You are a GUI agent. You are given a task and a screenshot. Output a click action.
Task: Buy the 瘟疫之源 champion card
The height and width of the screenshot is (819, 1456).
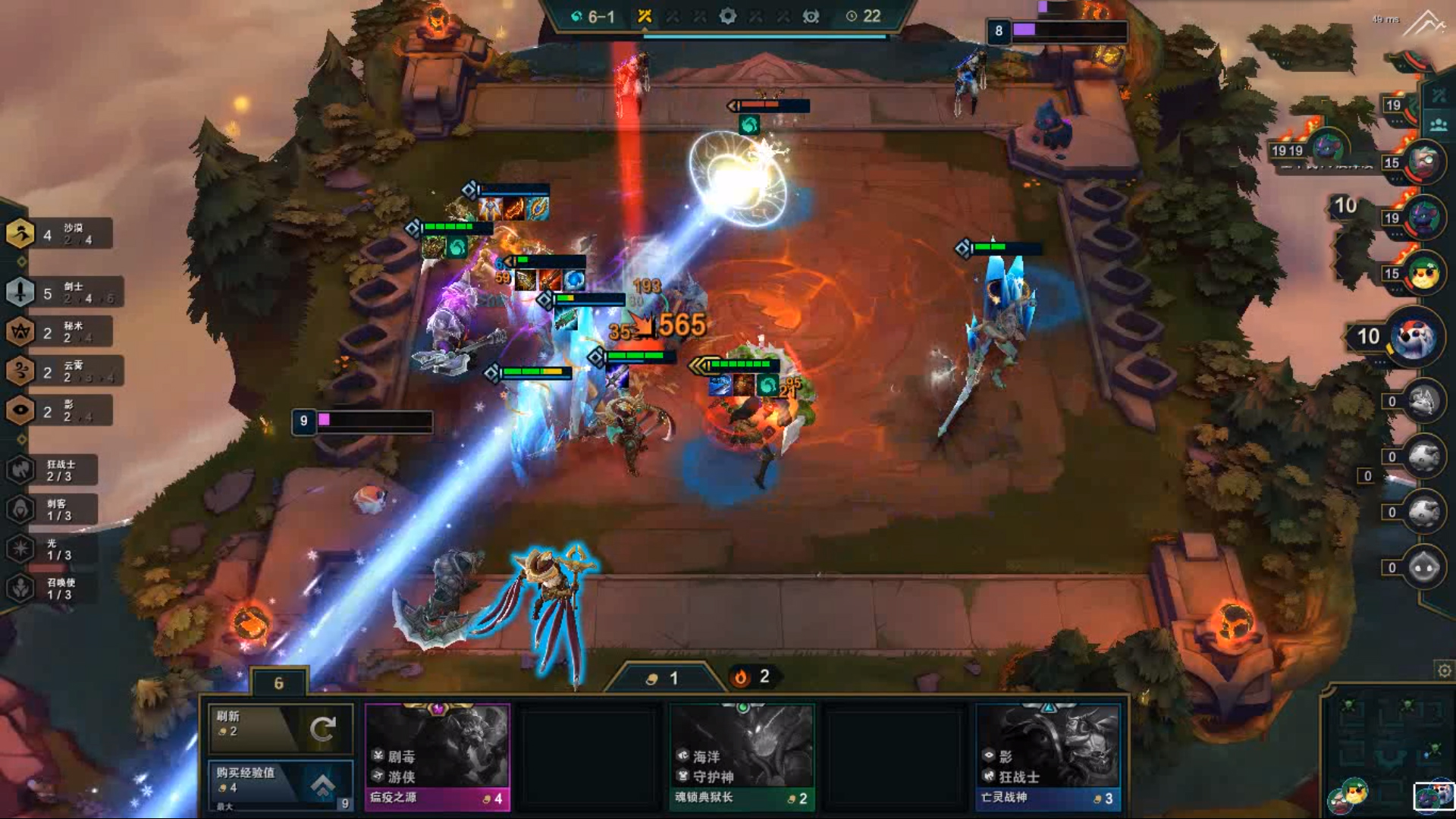437,756
